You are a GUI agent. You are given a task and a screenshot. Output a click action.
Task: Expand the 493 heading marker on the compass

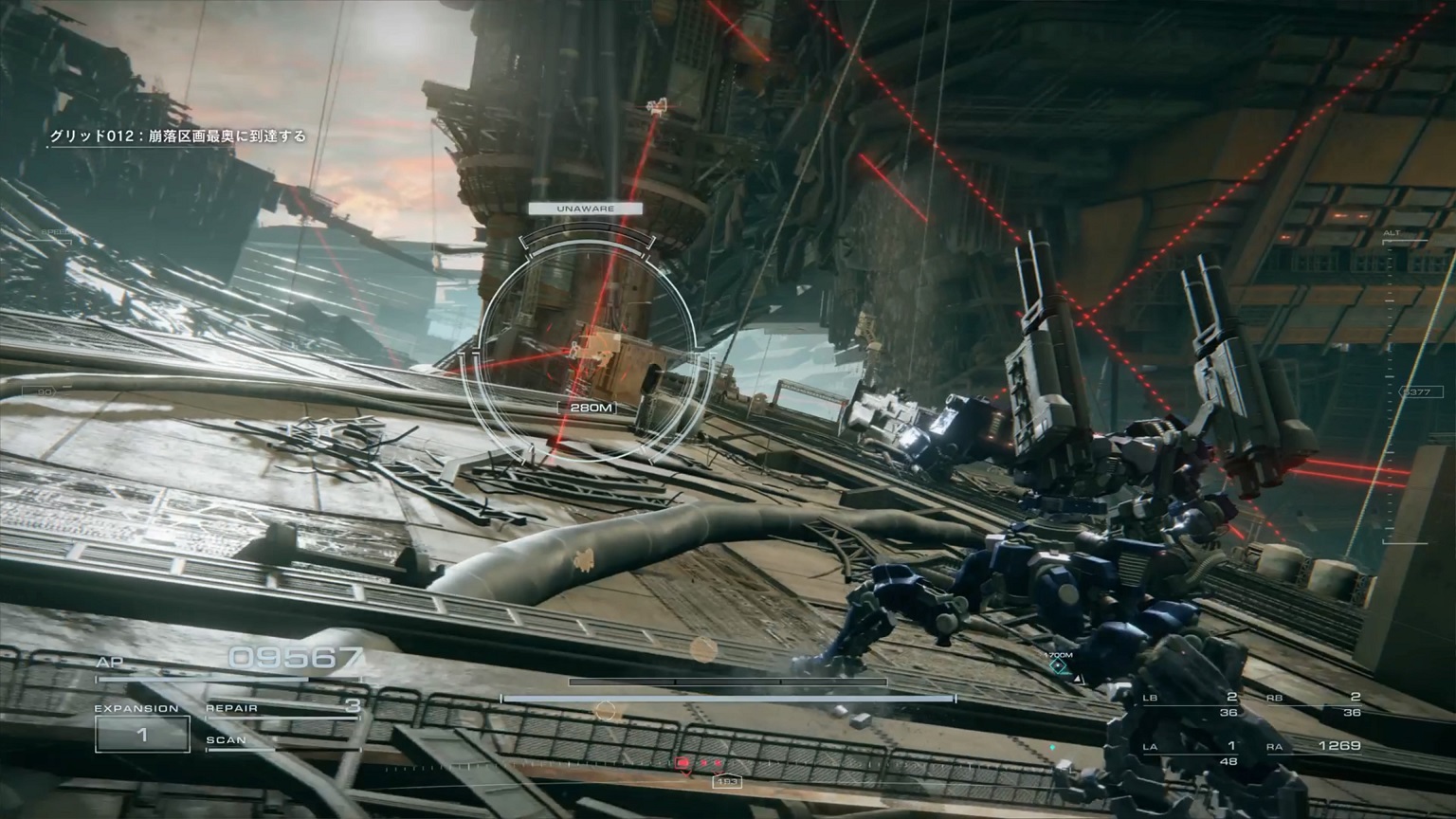pos(726,782)
